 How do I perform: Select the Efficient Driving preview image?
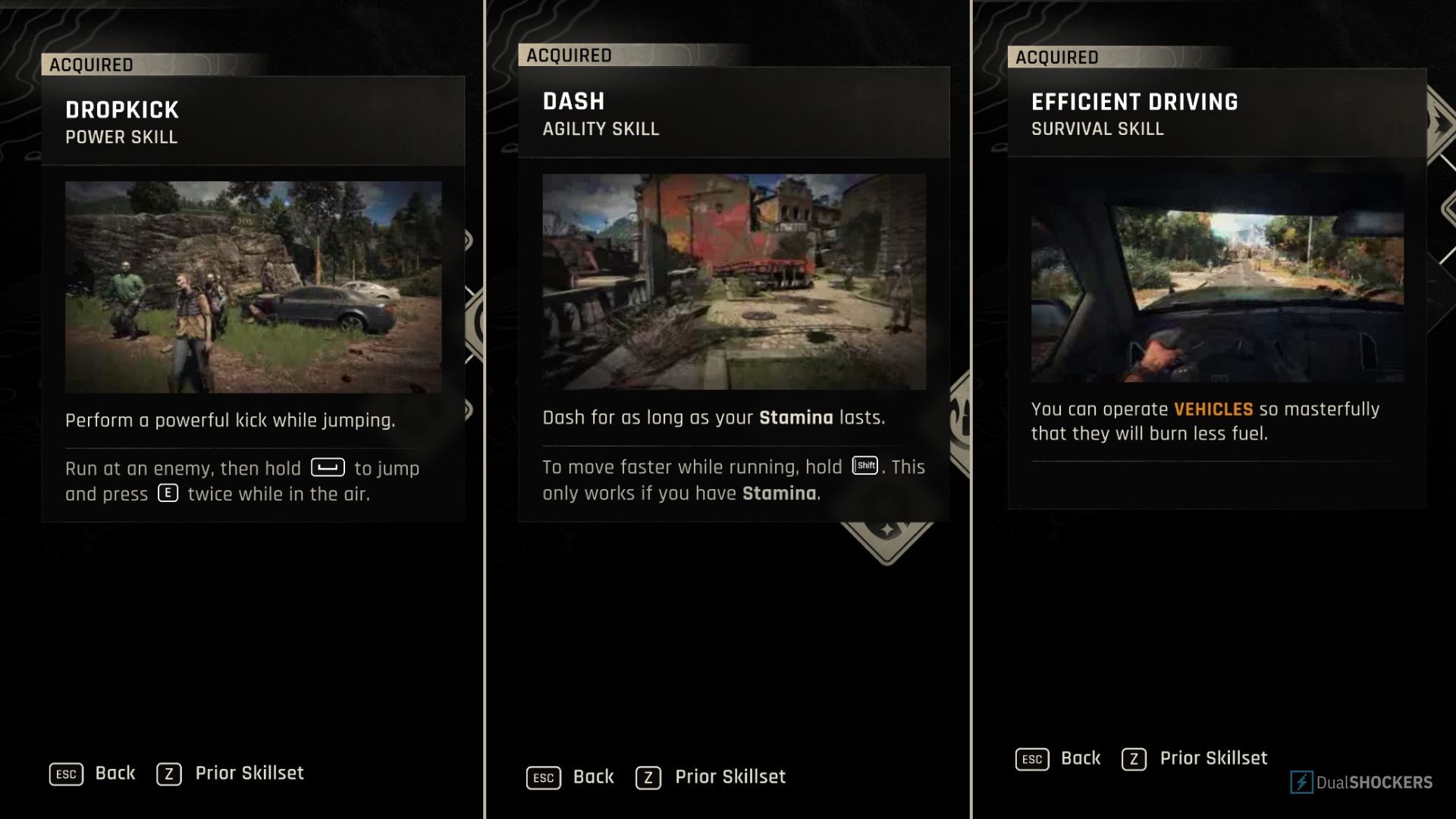[1216, 278]
